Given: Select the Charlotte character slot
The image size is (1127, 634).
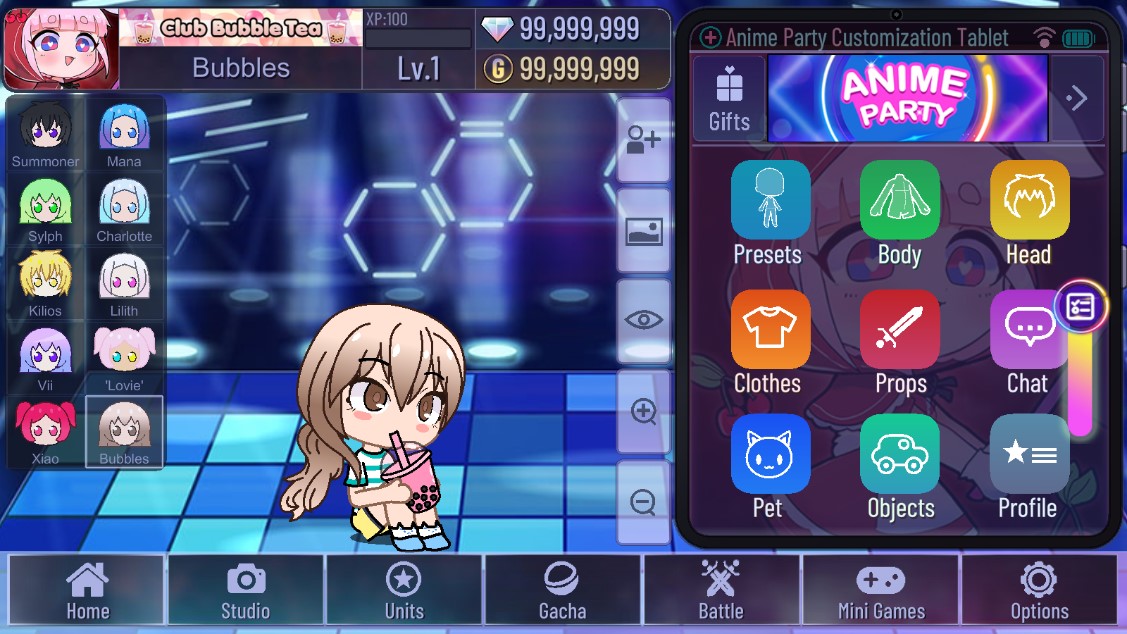Looking at the screenshot, I should 124,209.
